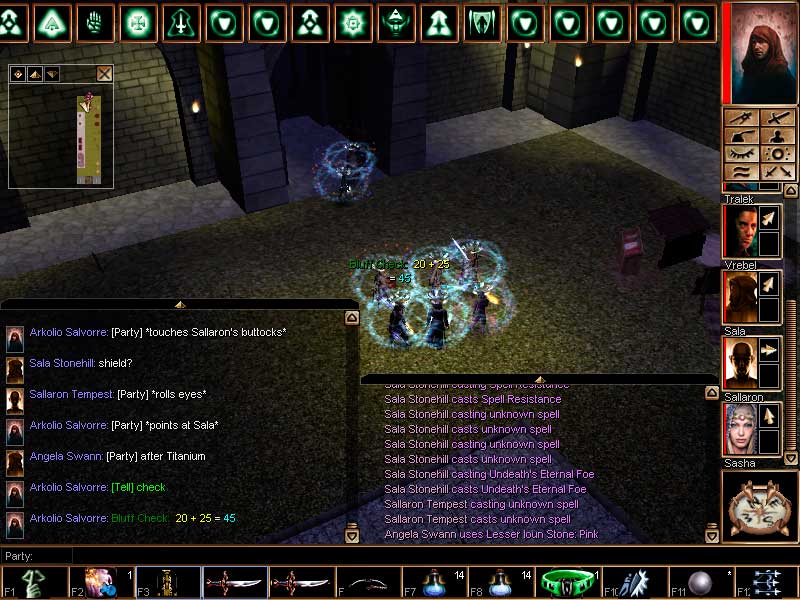Select Vrebel's hooded party portrait

tap(739, 297)
